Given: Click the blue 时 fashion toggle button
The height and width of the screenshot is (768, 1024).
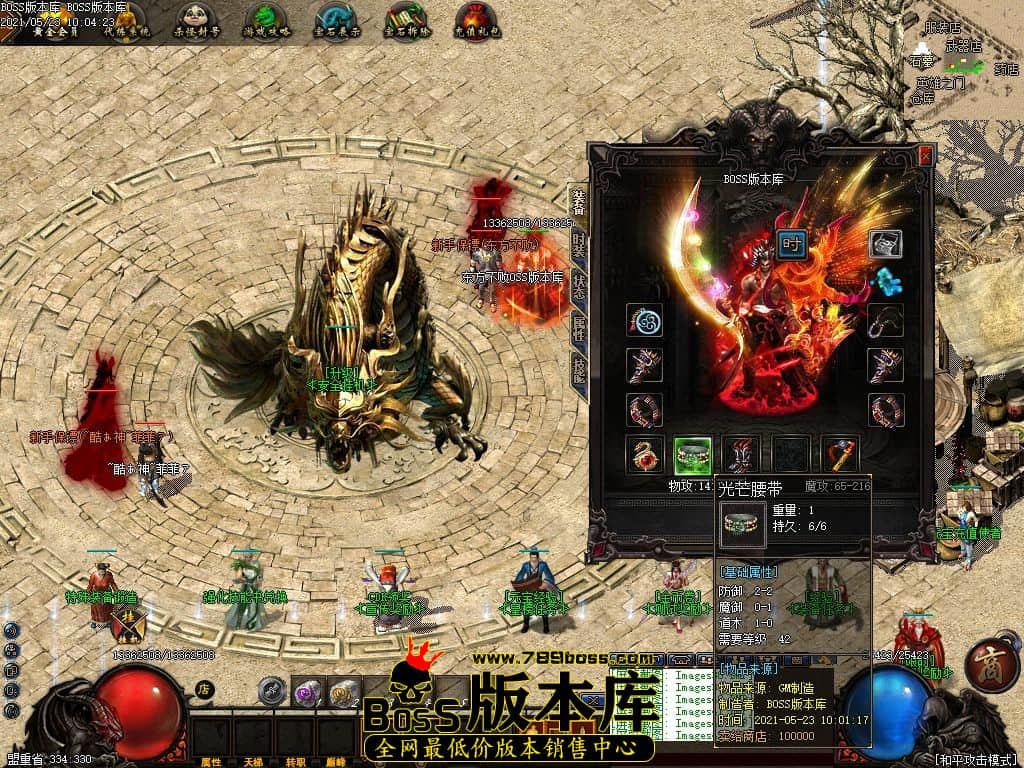Looking at the screenshot, I should tap(792, 245).
